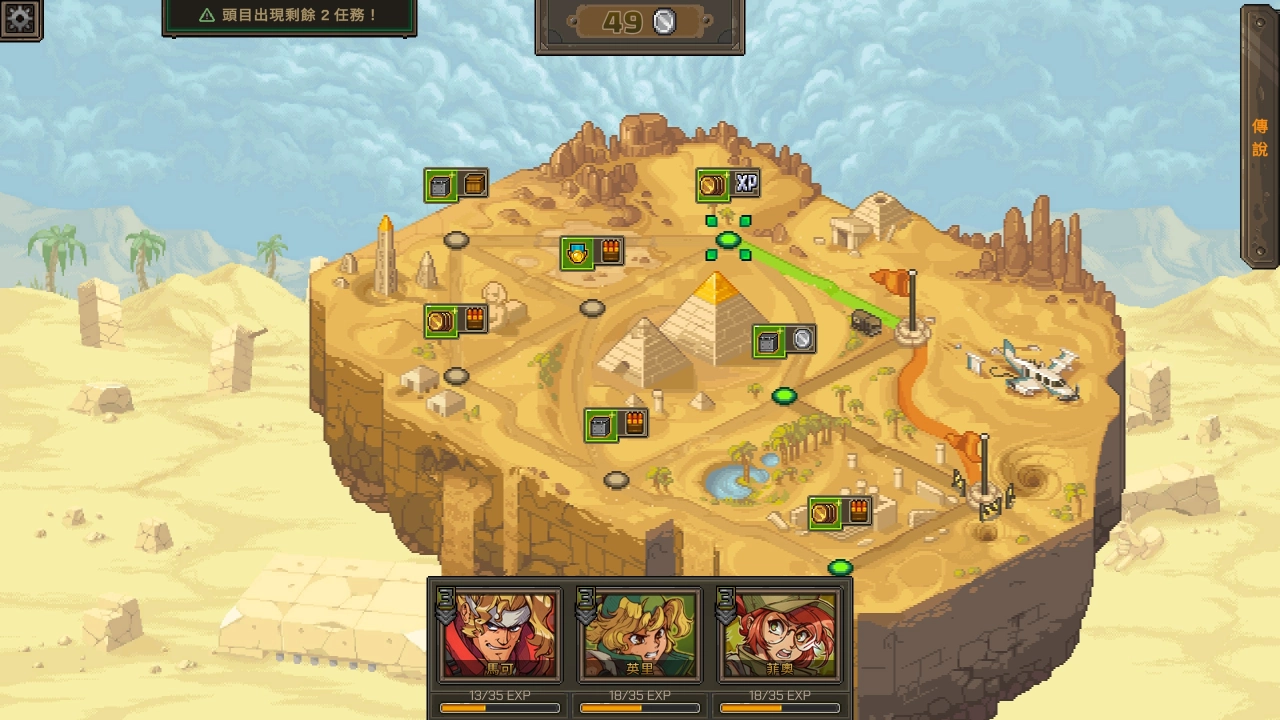The height and width of the screenshot is (720, 1280).
Task: Open the settings gear menu
Action: tap(19, 18)
